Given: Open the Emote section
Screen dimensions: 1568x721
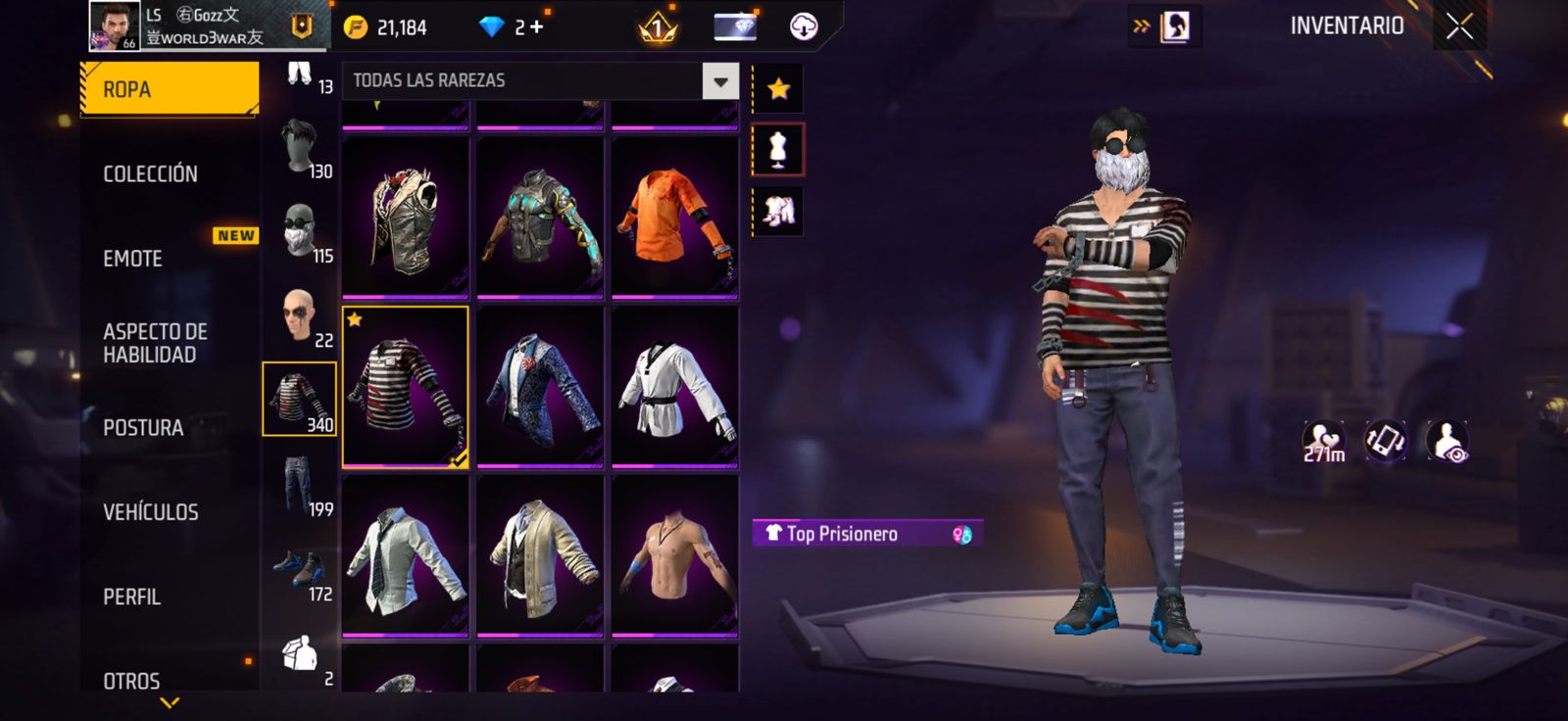Looking at the screenshot, I should pyautogui.click(x=133, y=259).
